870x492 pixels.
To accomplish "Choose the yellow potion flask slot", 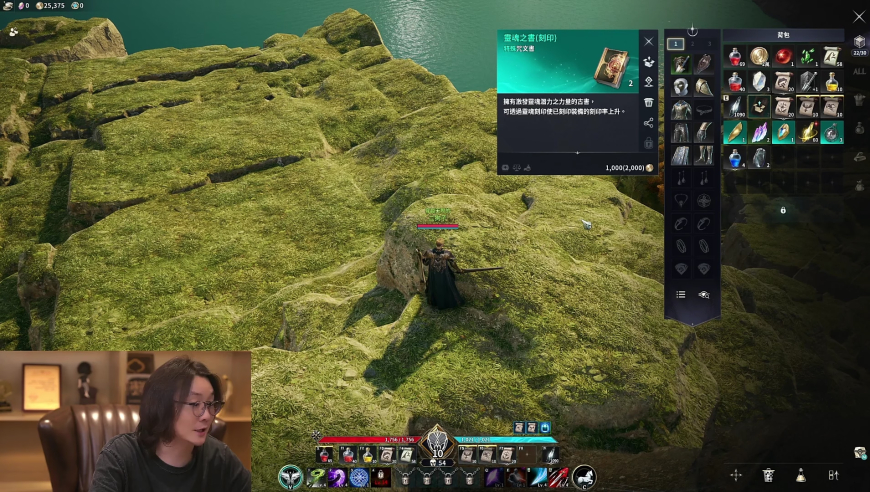I will [x=833, y=82].
